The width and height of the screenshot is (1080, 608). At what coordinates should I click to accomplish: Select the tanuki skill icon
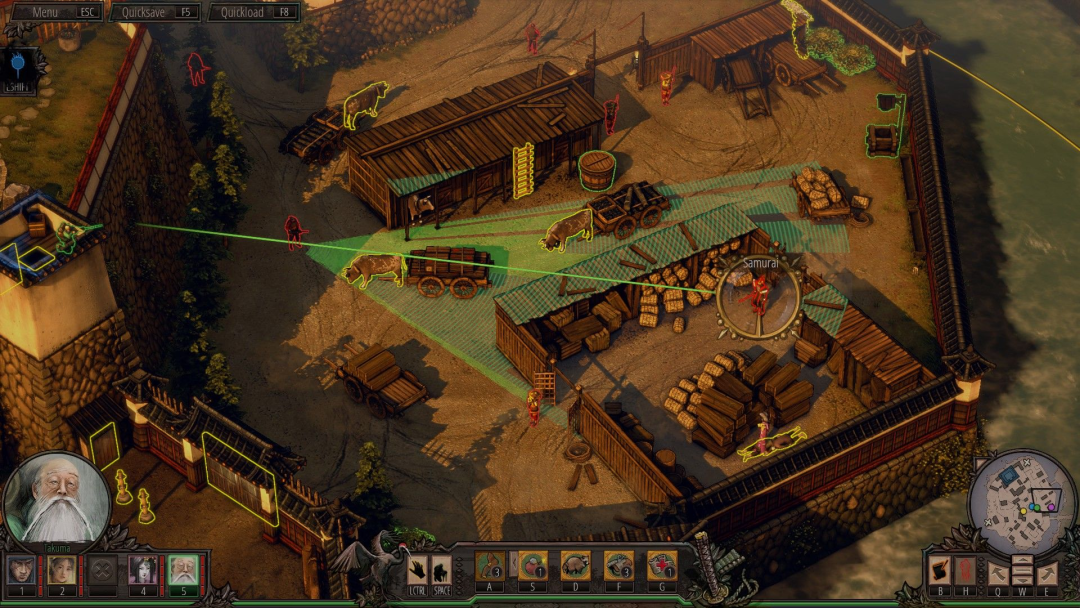tap(575, 567)
